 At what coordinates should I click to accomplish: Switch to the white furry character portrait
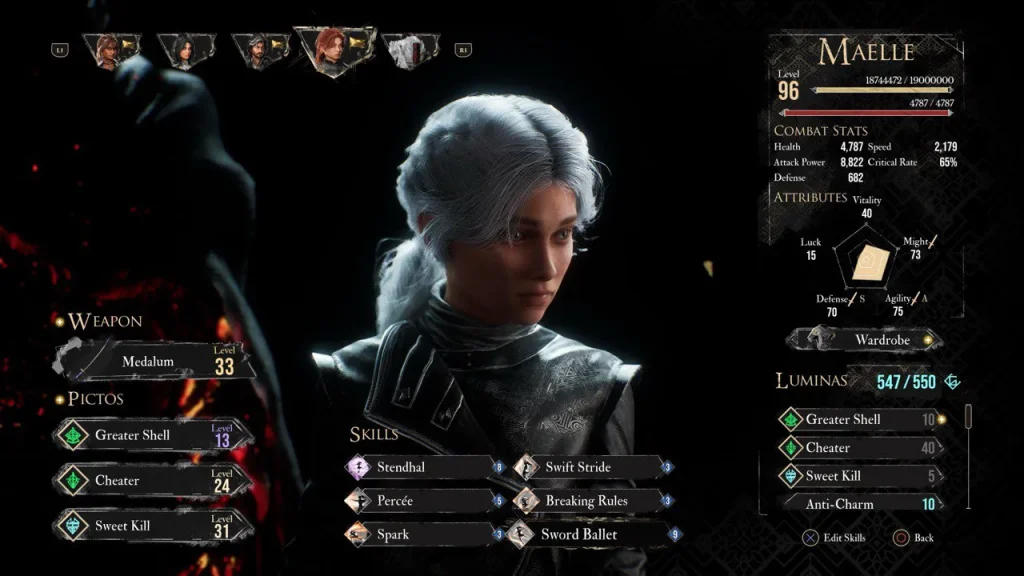(x=407, y=51)
